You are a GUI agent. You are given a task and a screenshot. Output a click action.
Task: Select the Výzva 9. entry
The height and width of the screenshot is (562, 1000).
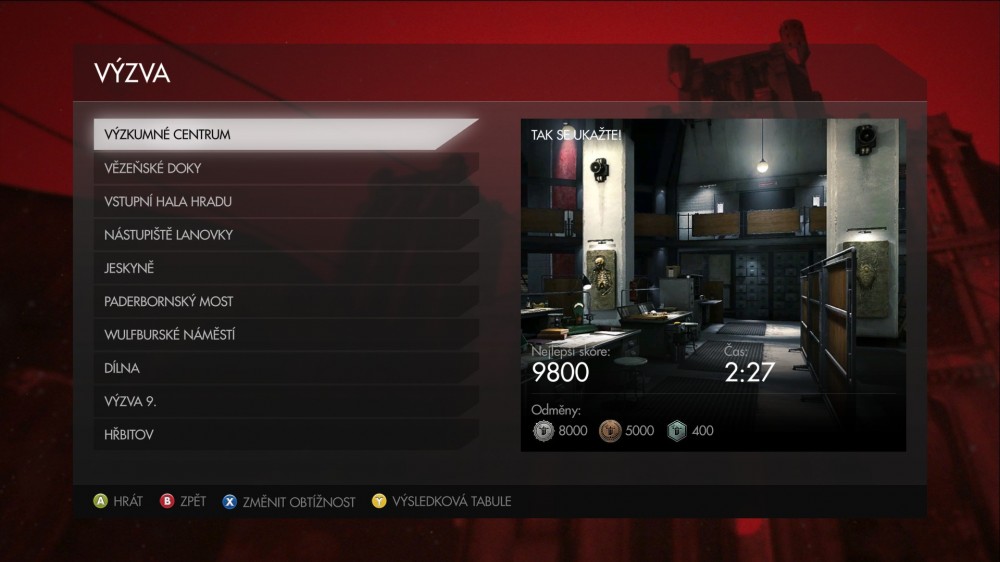coord(285,401)
